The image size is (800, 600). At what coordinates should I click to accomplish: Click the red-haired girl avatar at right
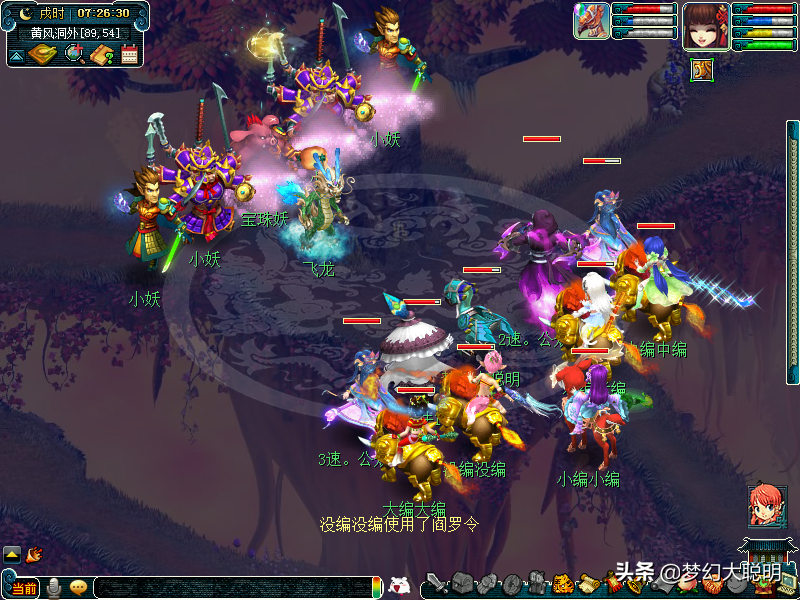[766, 507]
